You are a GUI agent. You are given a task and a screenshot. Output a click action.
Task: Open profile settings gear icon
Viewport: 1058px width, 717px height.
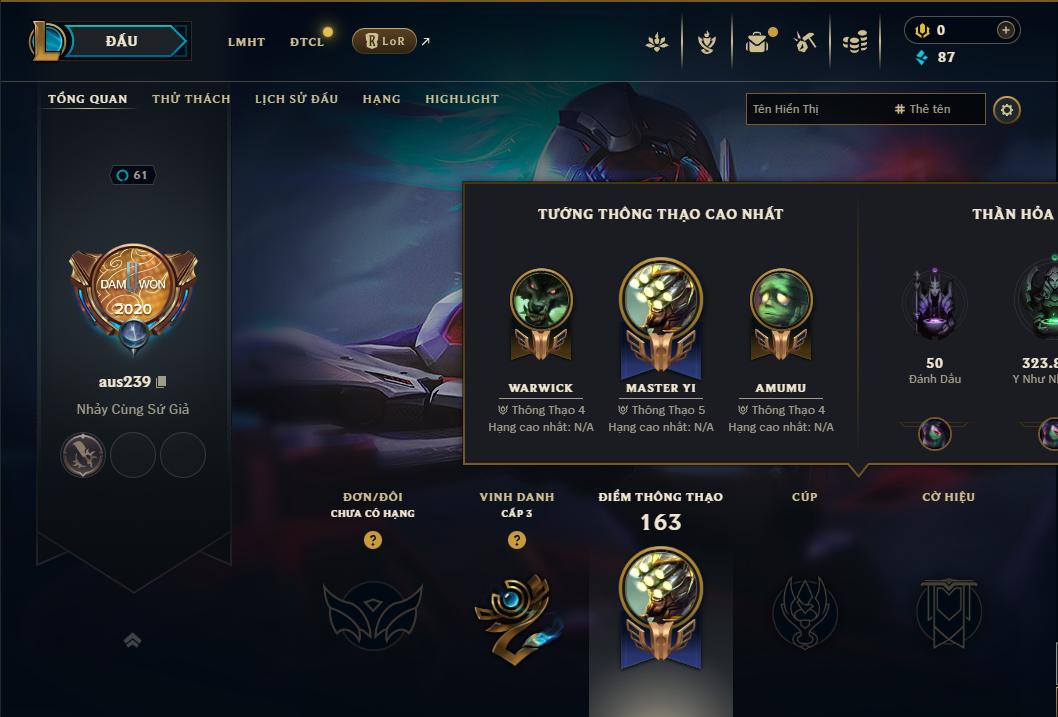(1007, 109)
